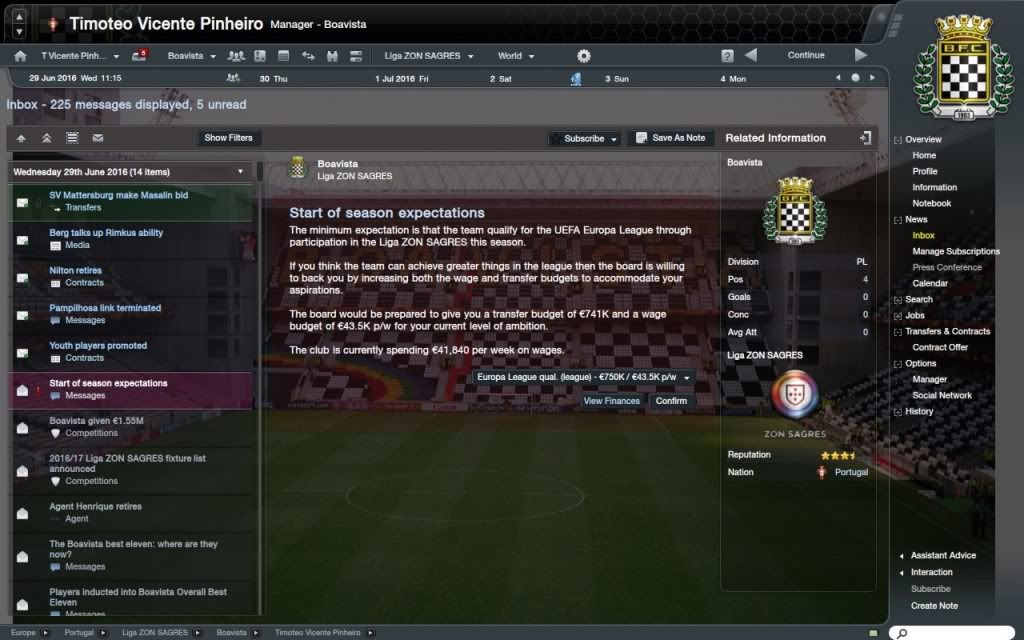1024x640 pixels.
Task: Click the Continue button
Action: (805, 55)
